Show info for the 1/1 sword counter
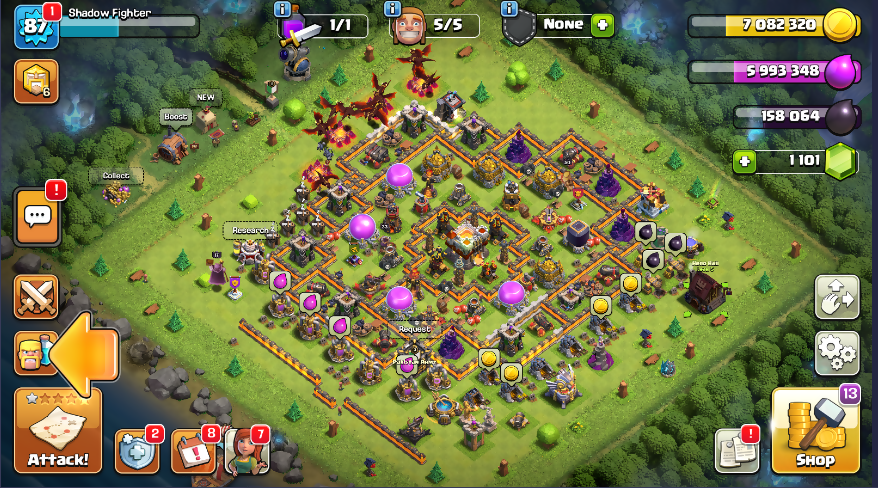 click(282, 9)
